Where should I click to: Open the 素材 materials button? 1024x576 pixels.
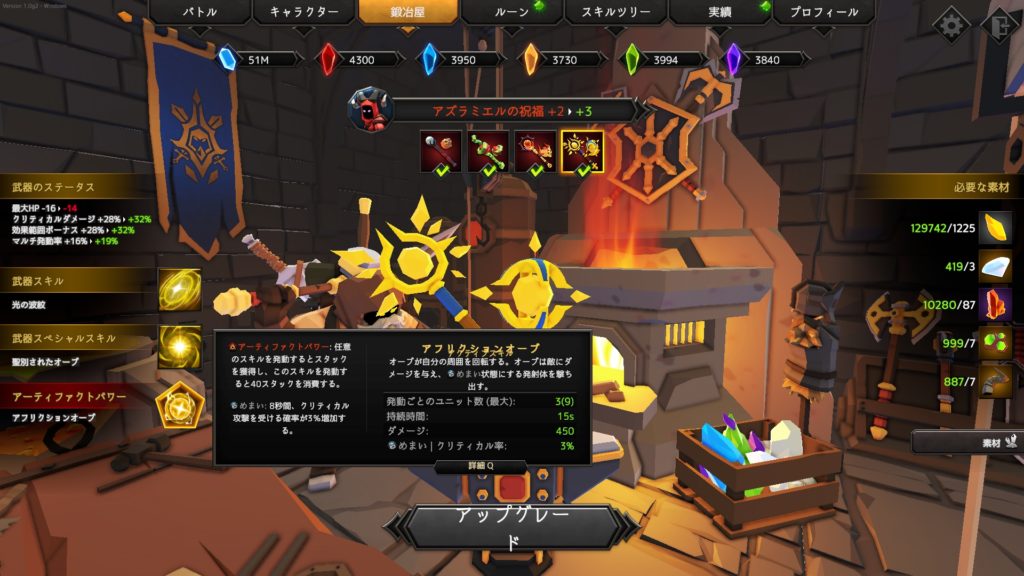[967, 441]
